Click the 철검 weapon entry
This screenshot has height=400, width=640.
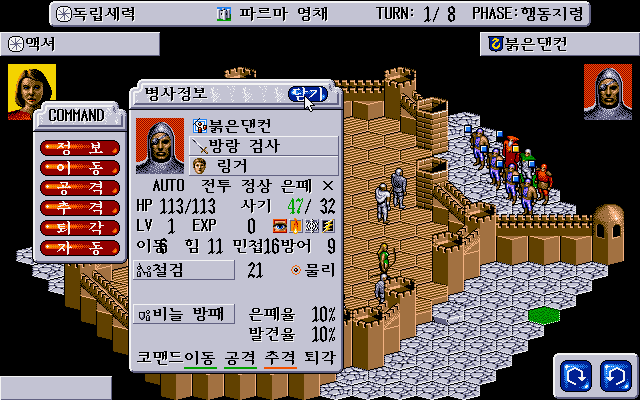pyautogui.click(x=184, y=270)
